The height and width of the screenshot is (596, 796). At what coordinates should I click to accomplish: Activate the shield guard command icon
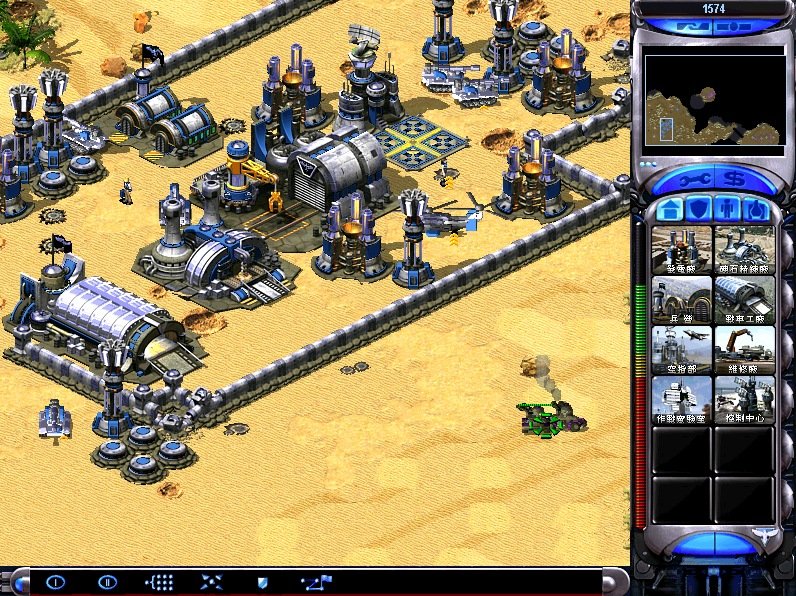click(263, 582)
